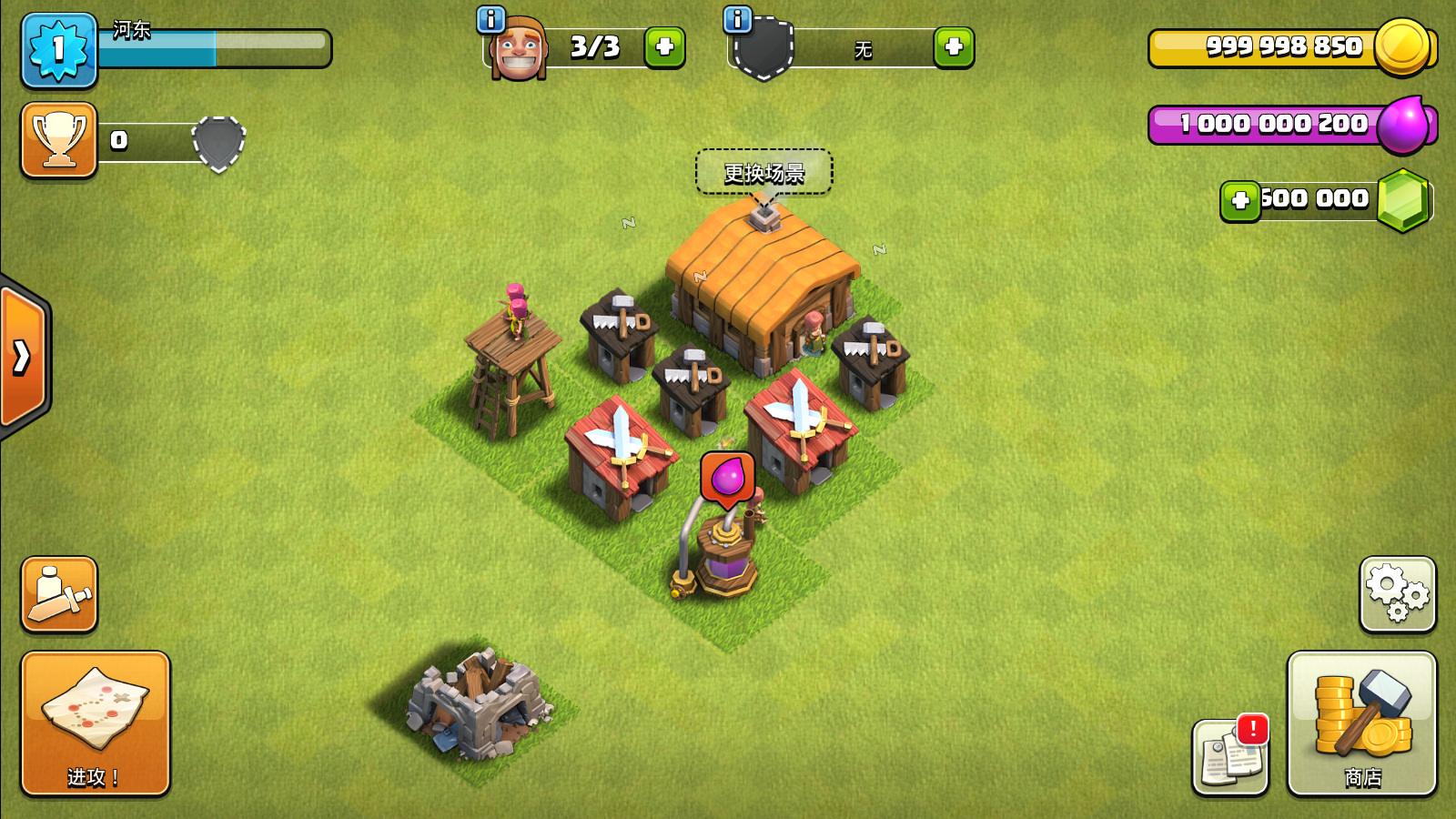Open the 商店 shop
The image size is (1456, 819).
point(1361,723)
